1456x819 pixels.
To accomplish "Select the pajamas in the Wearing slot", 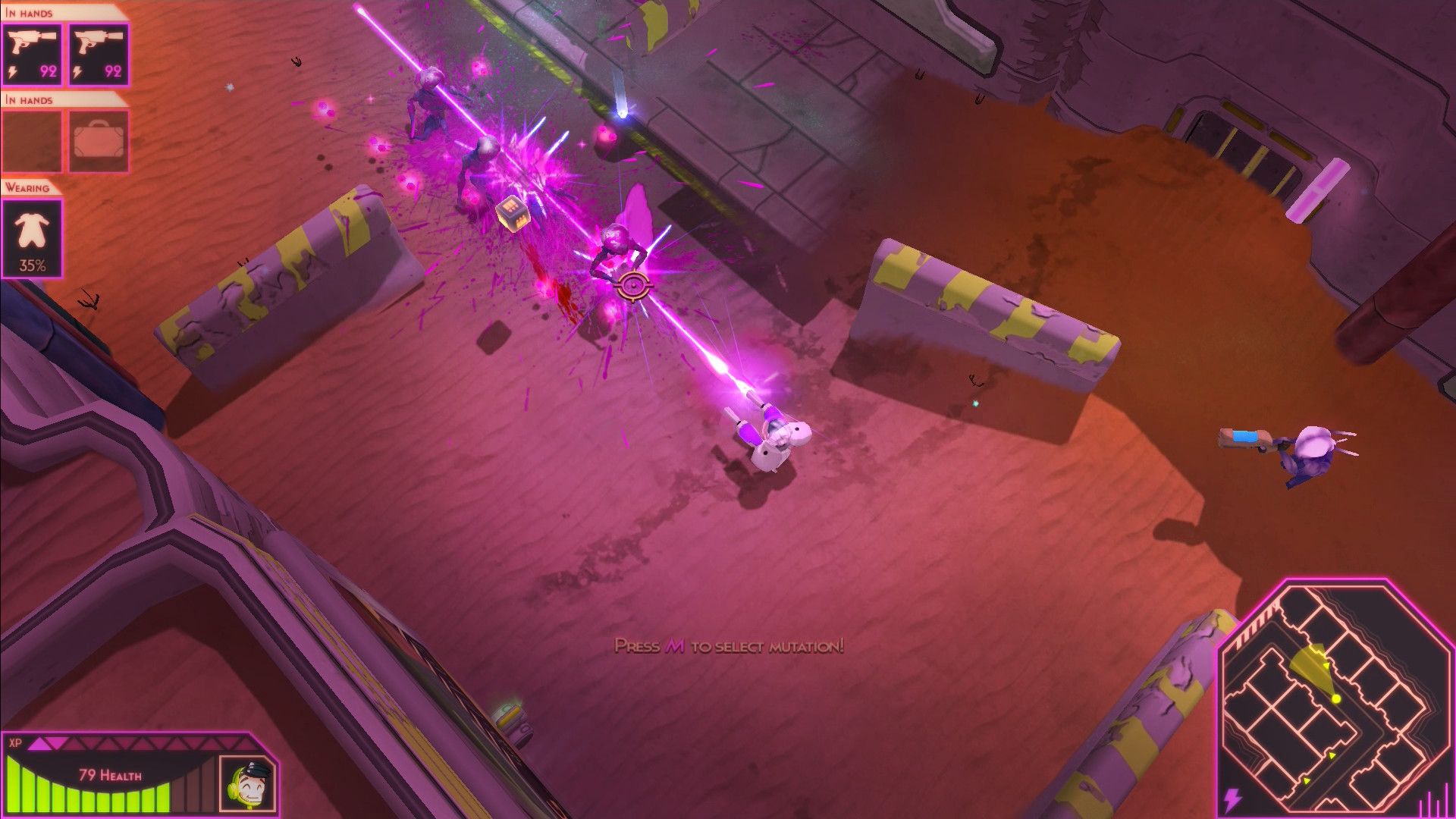I will click(x=32, y=235).
